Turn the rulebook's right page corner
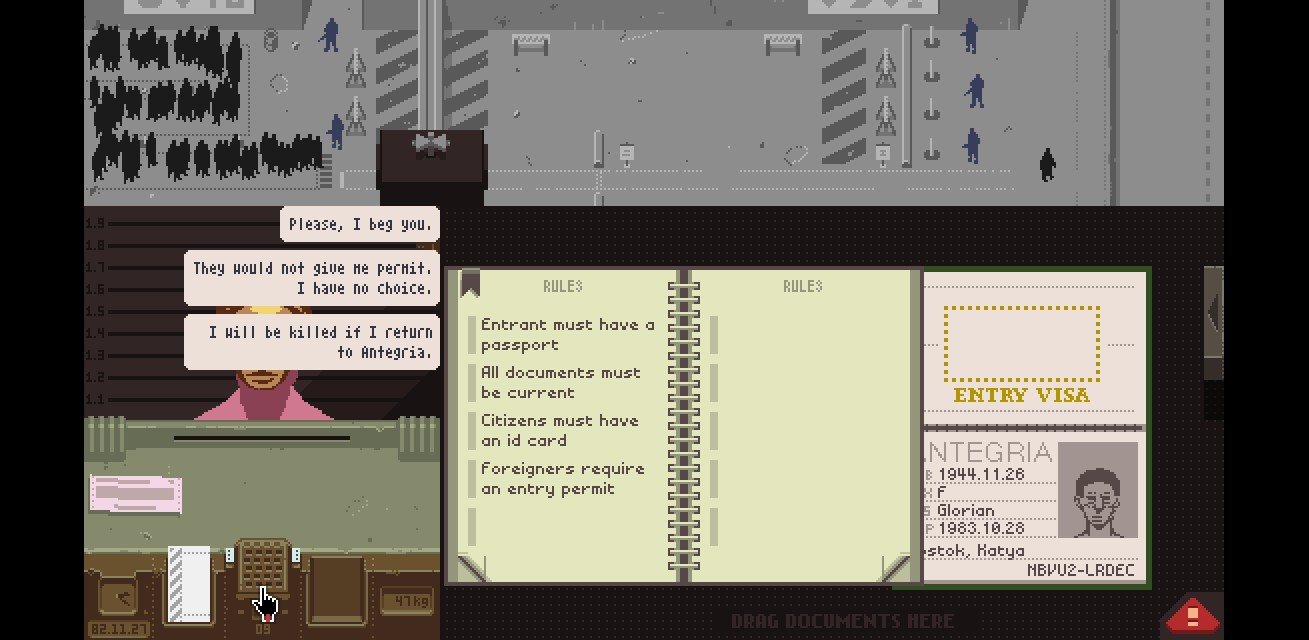Image resolution: width=1309 pixels, height=640 pixels. (x=899, y=567)
